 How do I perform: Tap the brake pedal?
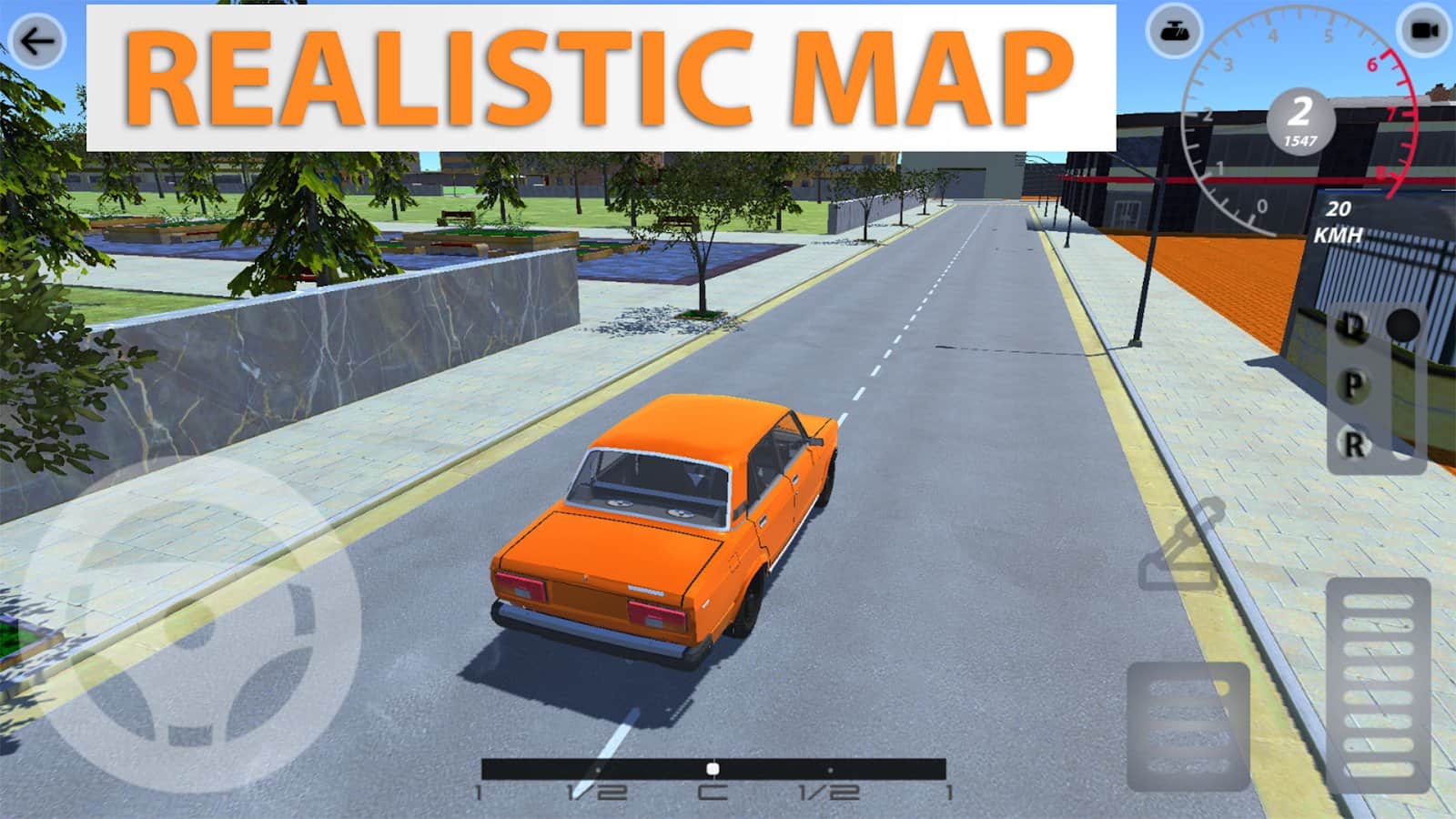tap(1188, 726)
